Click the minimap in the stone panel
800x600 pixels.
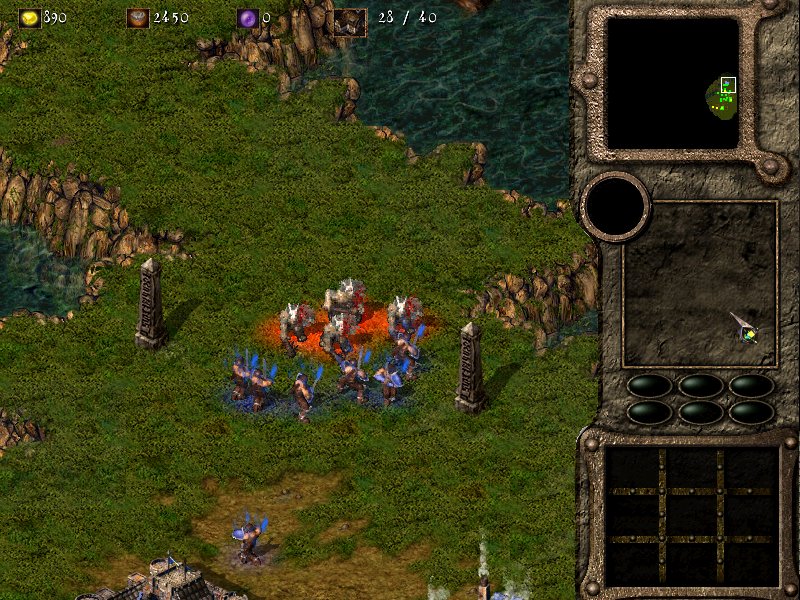click(672, 83)
